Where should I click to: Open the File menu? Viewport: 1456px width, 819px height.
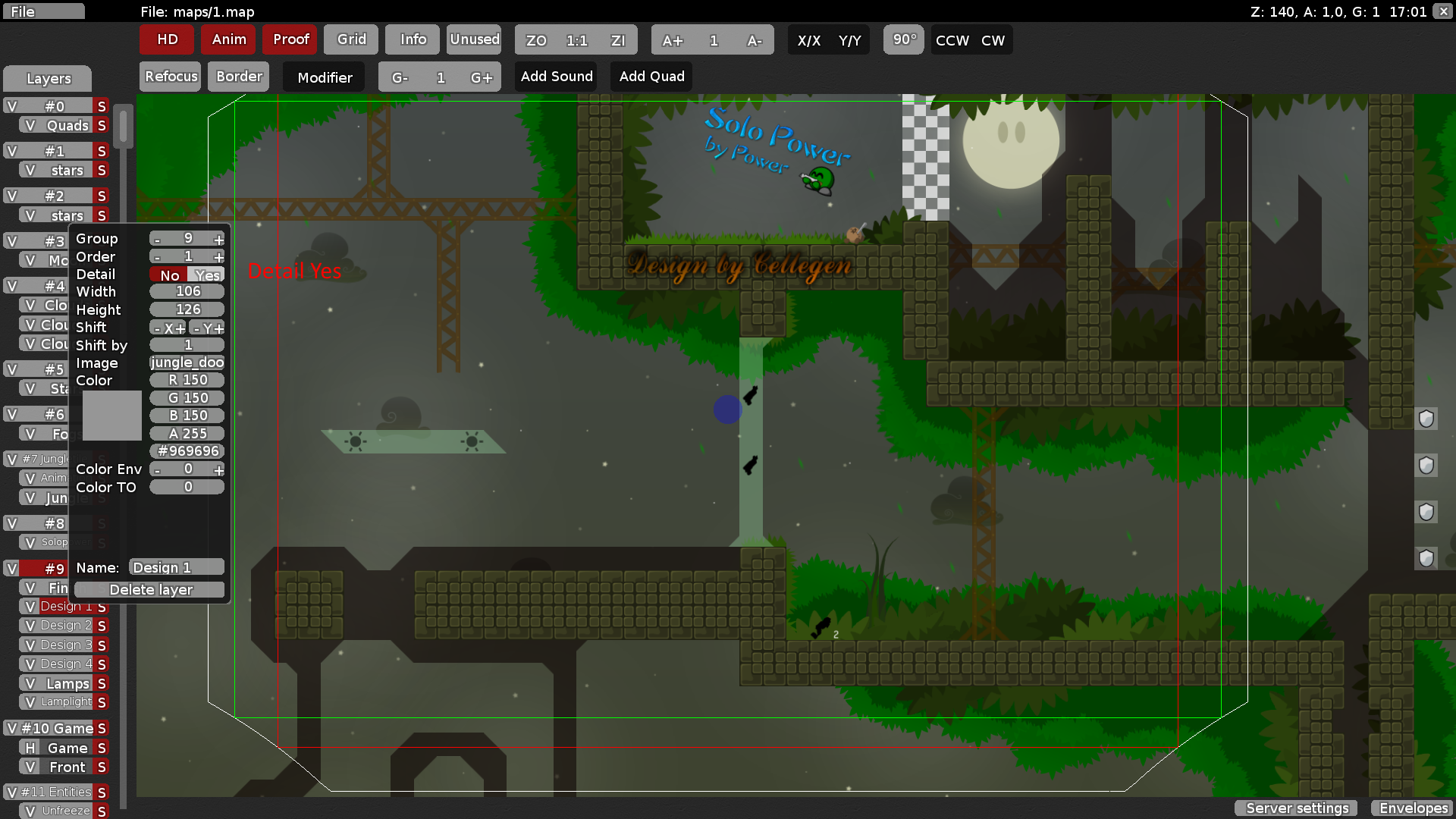point(43,11)
